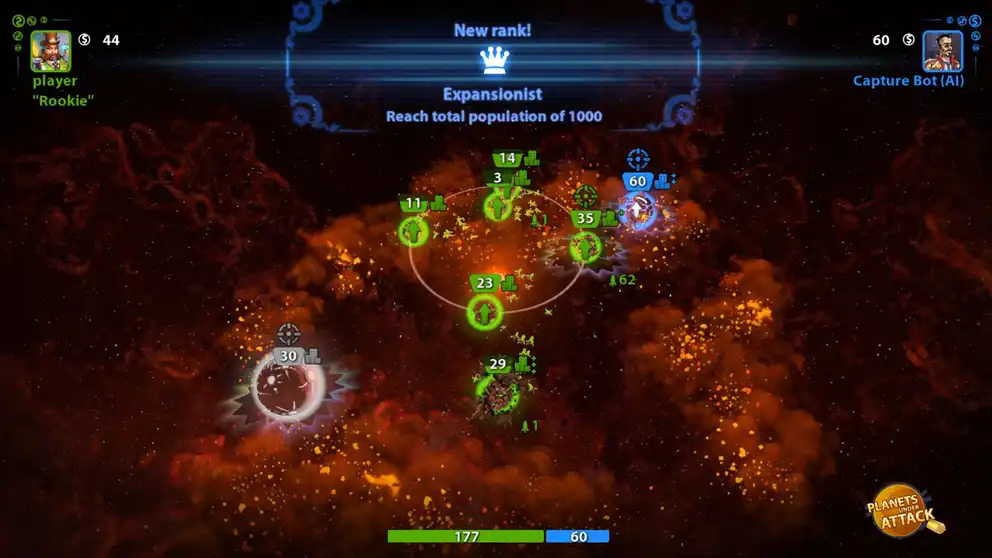The height and width of the screenshot is (558, 992).
Task: Target the neutral gray planet with 30
Action: tap(288, 387)
